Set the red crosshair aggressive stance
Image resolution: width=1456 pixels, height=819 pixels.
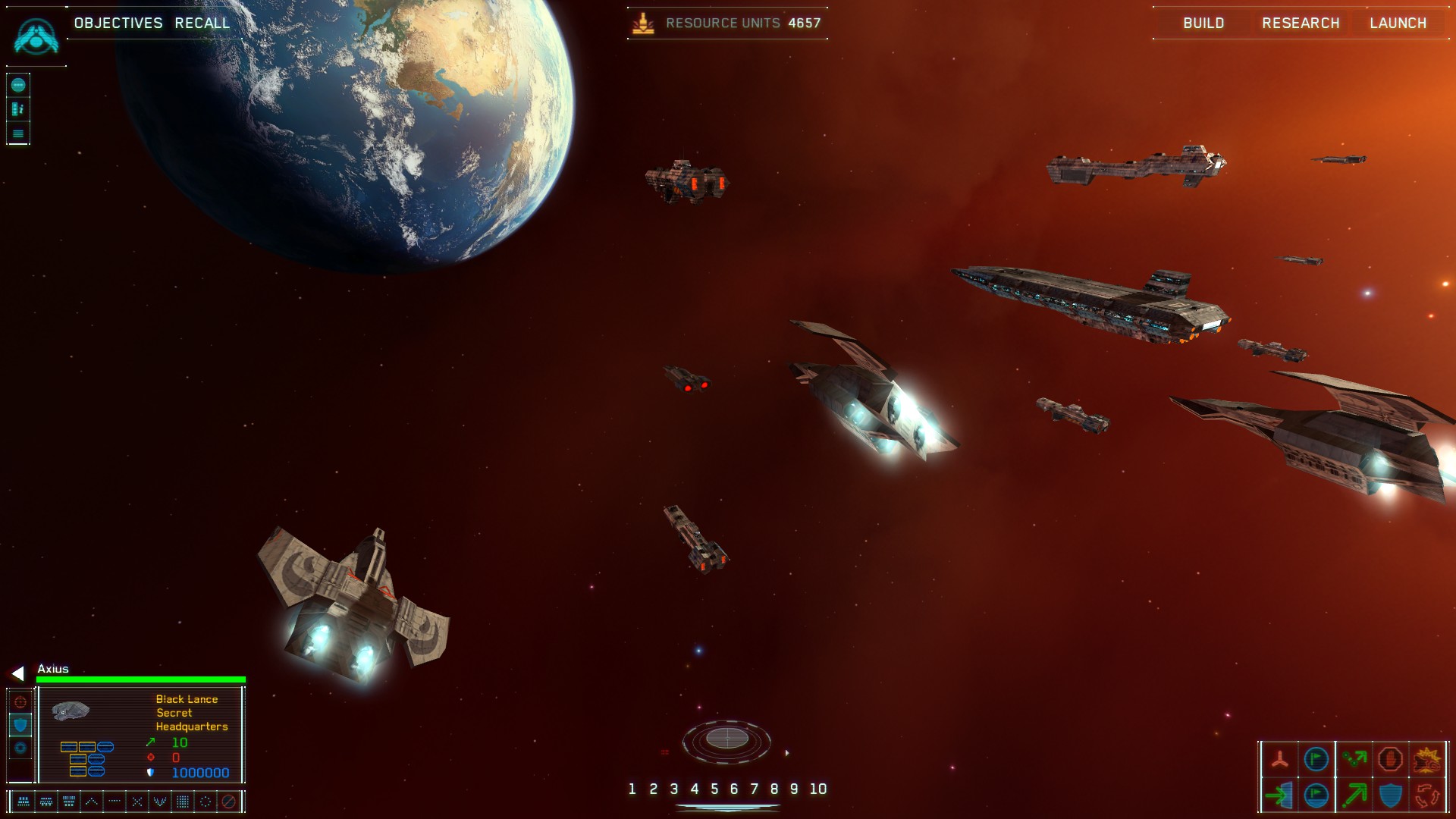[20, 702]
